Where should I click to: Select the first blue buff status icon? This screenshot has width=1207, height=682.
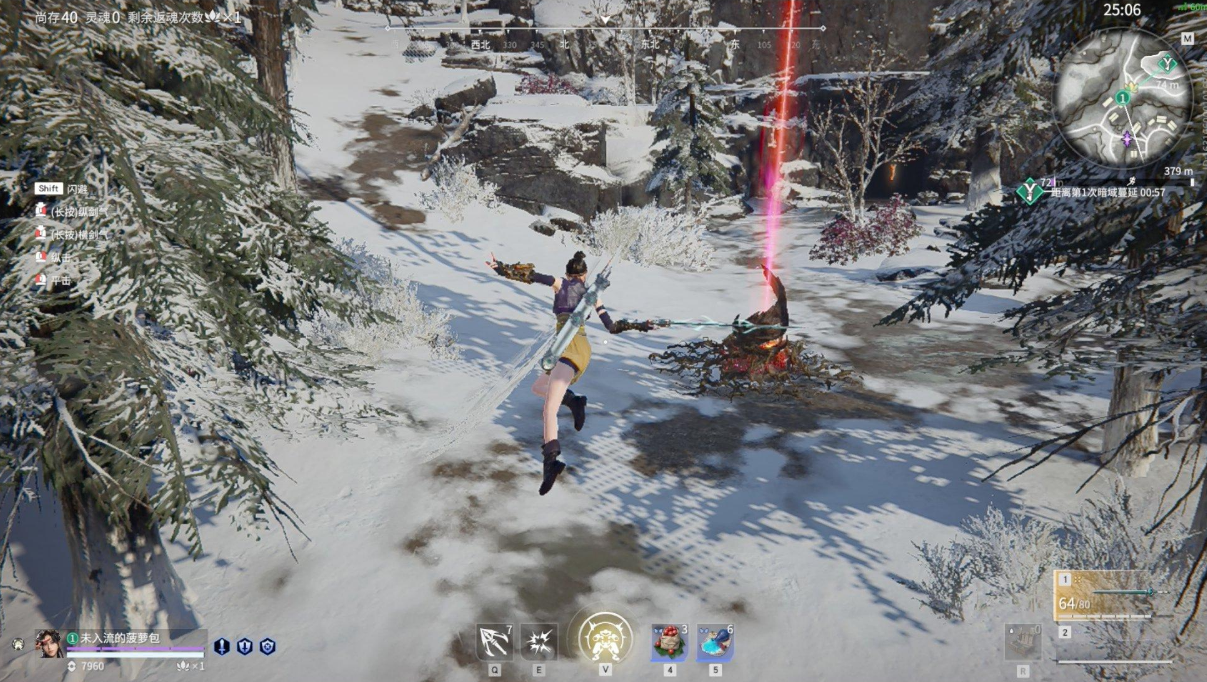click(221, 647)
